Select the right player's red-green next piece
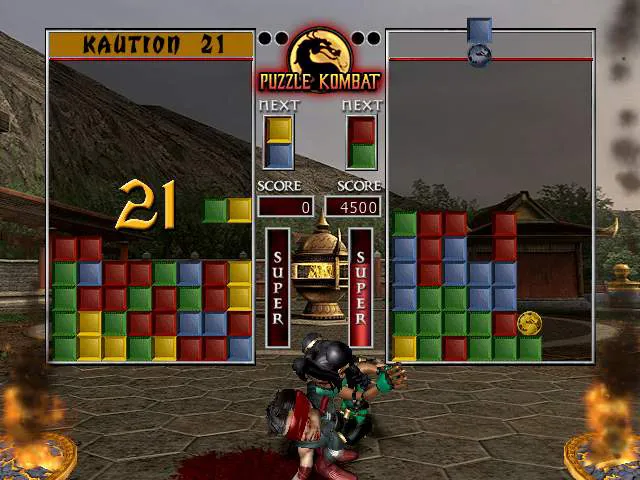Screen dimensions: 640x480 361,142
